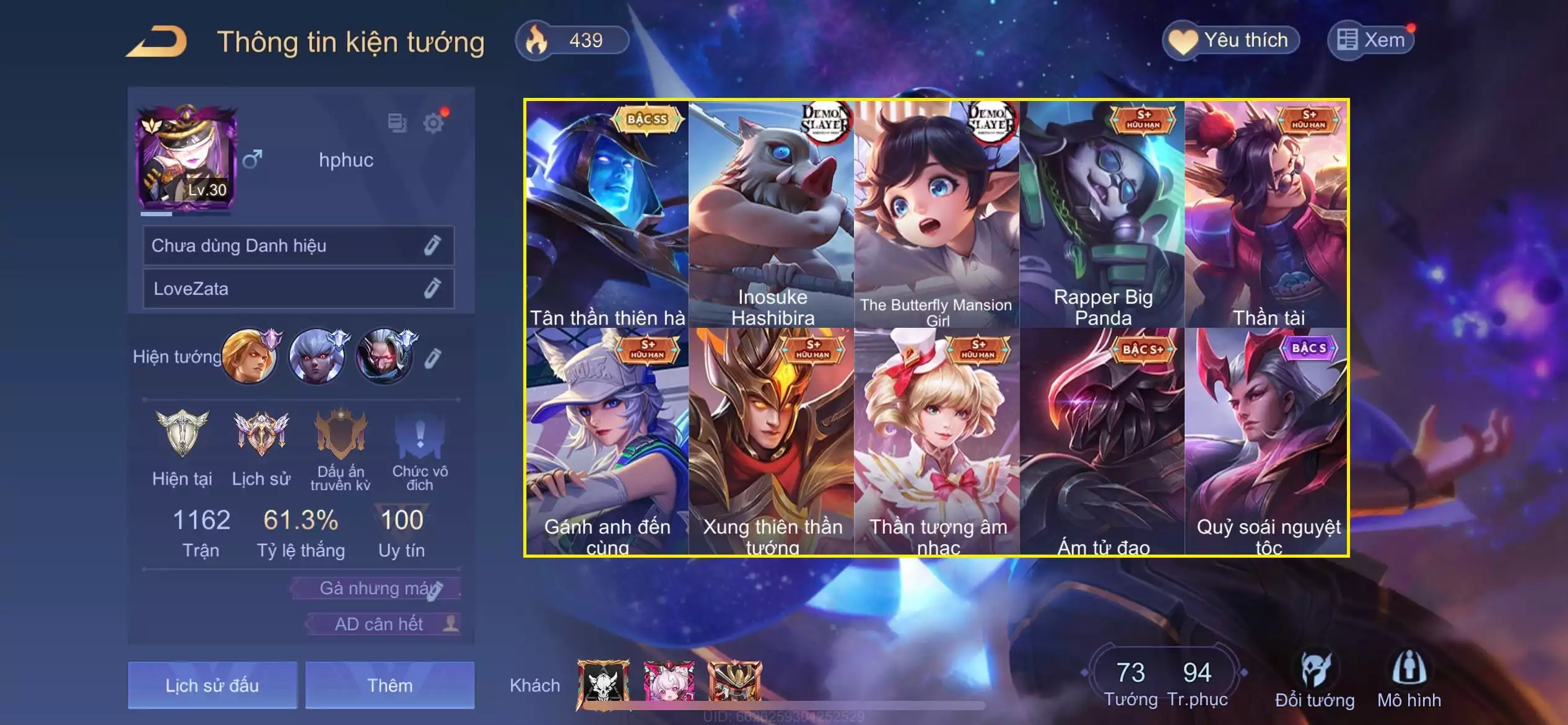Open profile settings gear icon
This screenshot has width=1568, height=725.
[433, 123]
